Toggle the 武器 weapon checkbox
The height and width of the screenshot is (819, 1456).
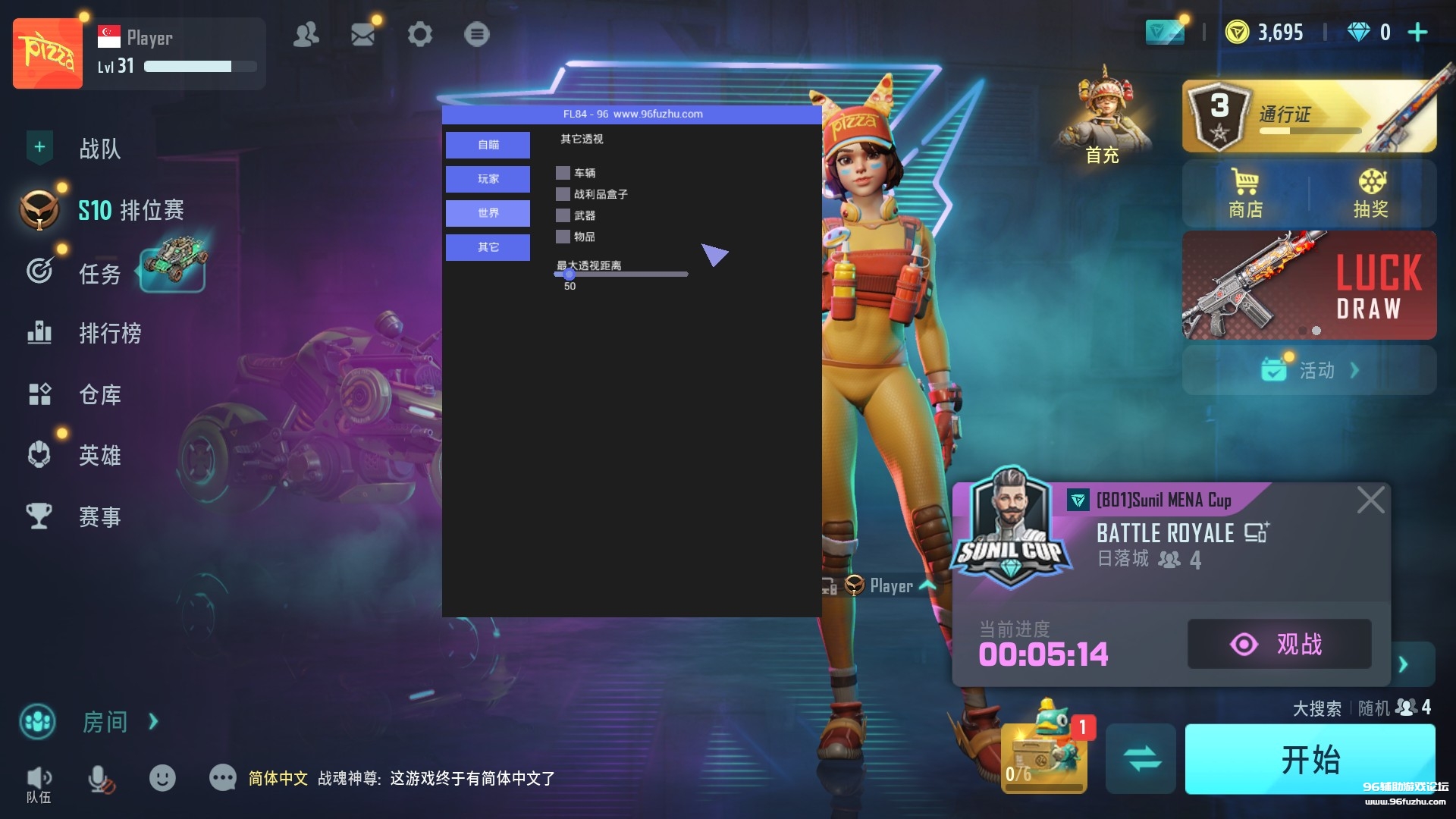click(x=563, y=215)
